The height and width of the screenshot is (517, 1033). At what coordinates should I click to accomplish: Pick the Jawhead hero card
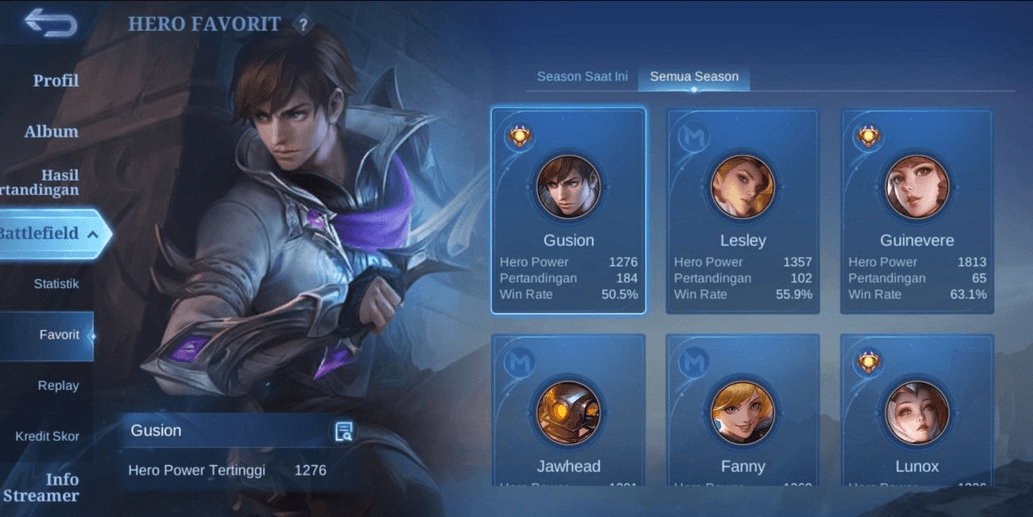(x=568, y=412)
